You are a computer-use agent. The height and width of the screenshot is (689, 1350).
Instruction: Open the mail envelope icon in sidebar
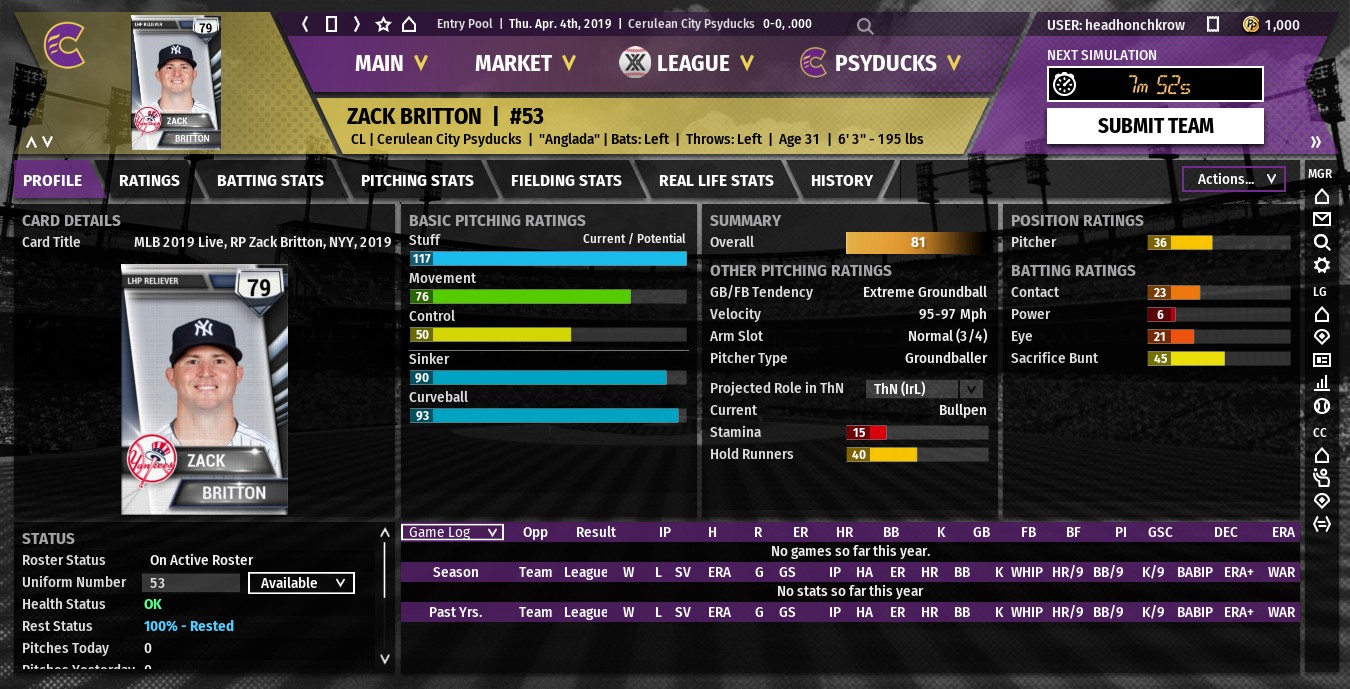(x=1321, y=219)
